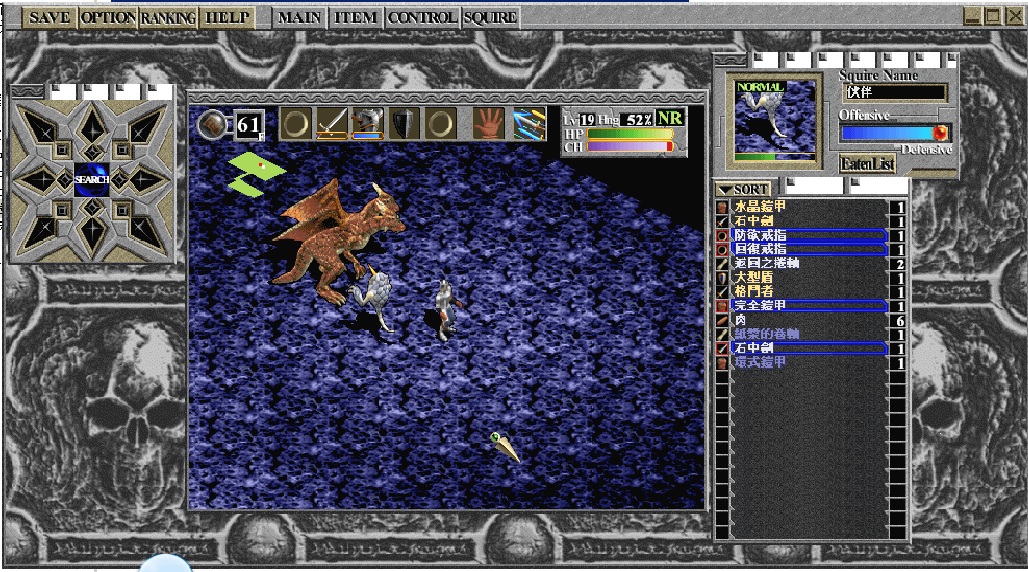Activate the SEARCH button on the compass
Screen dimensions: 1028x572
coord(91,179)
